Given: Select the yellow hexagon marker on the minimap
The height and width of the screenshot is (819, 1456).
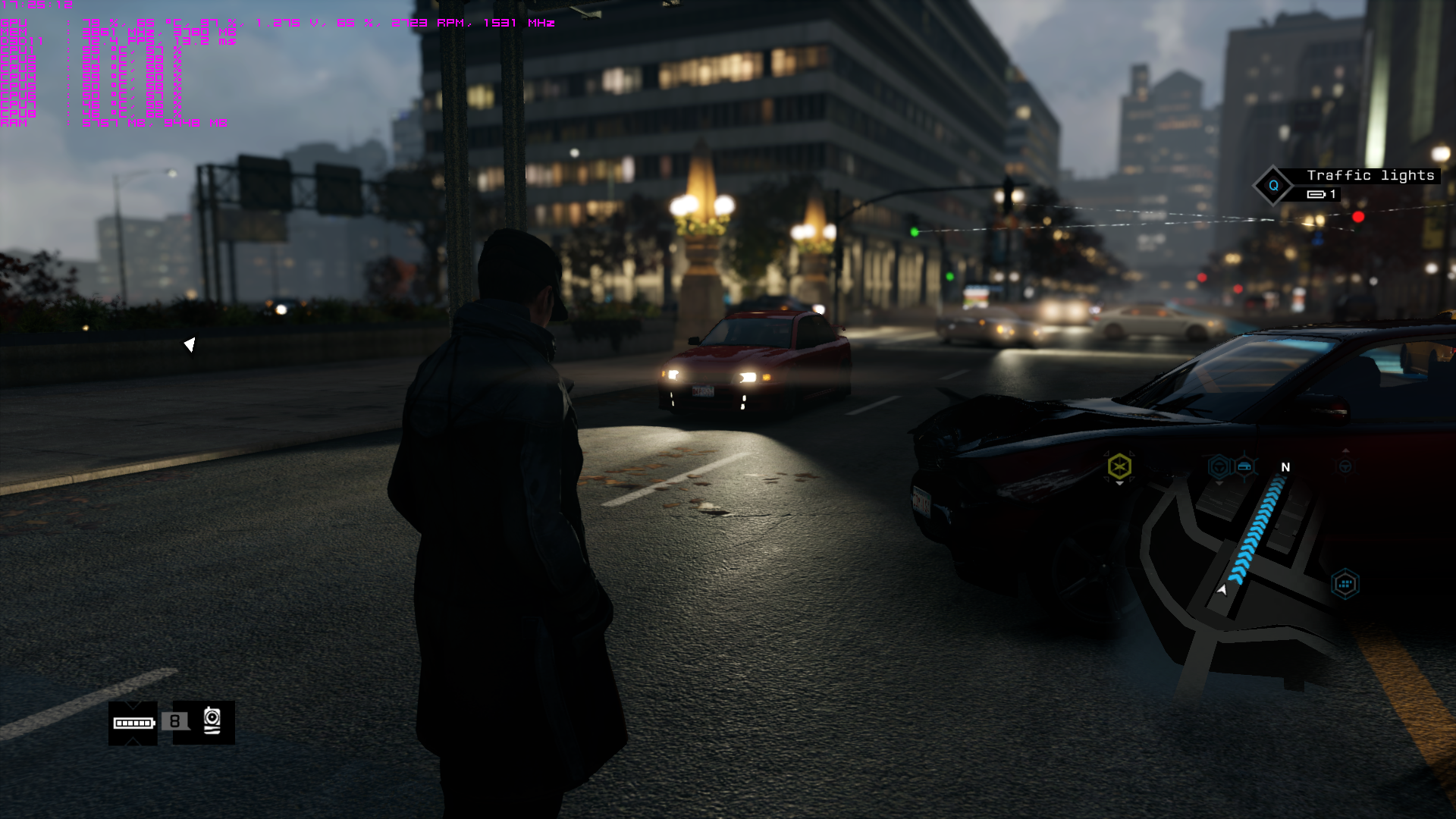Looking at the screenshot, I should tap(1119, 466).
